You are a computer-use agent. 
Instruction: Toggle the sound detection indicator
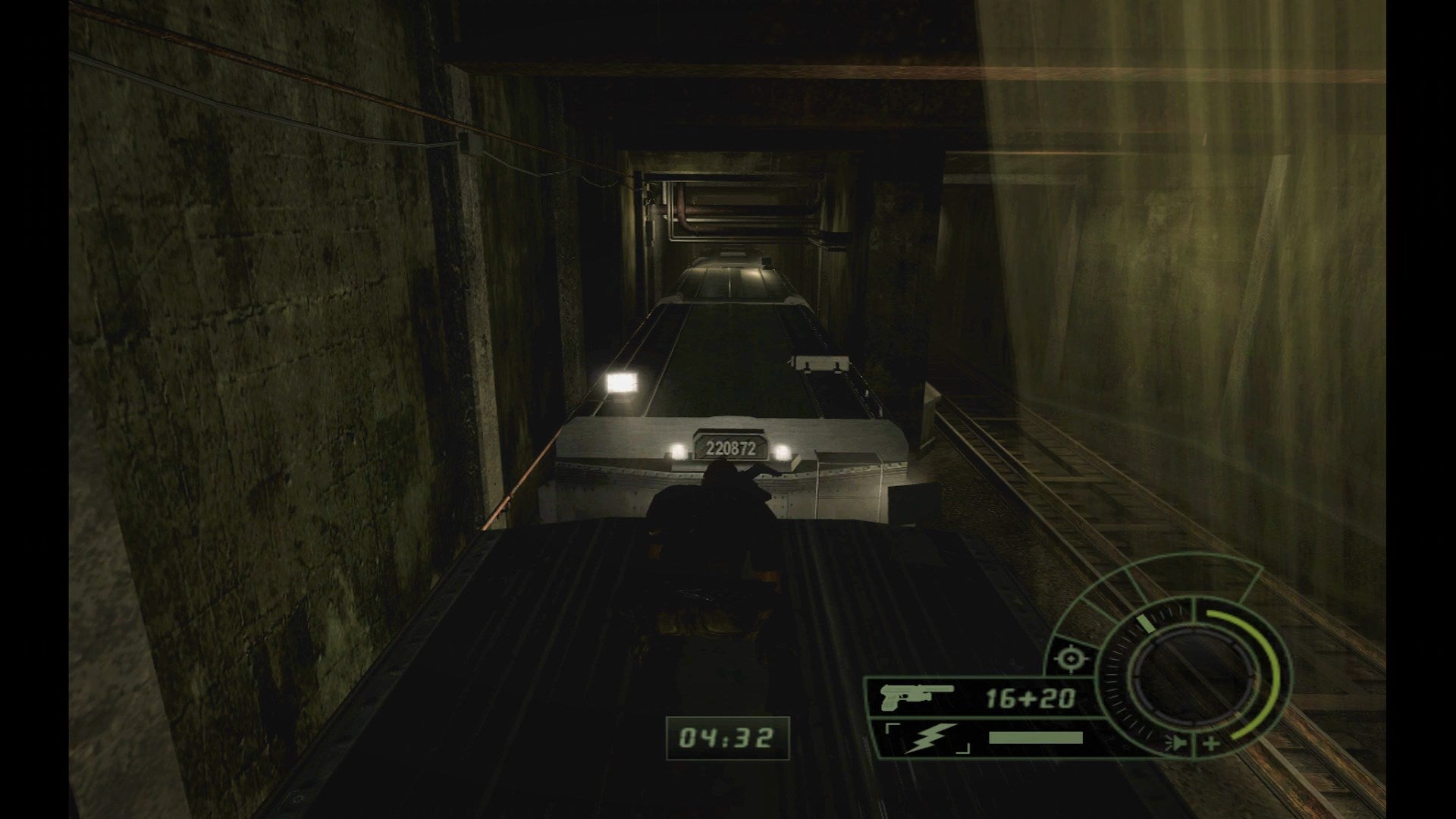(x=1177, y=743)
